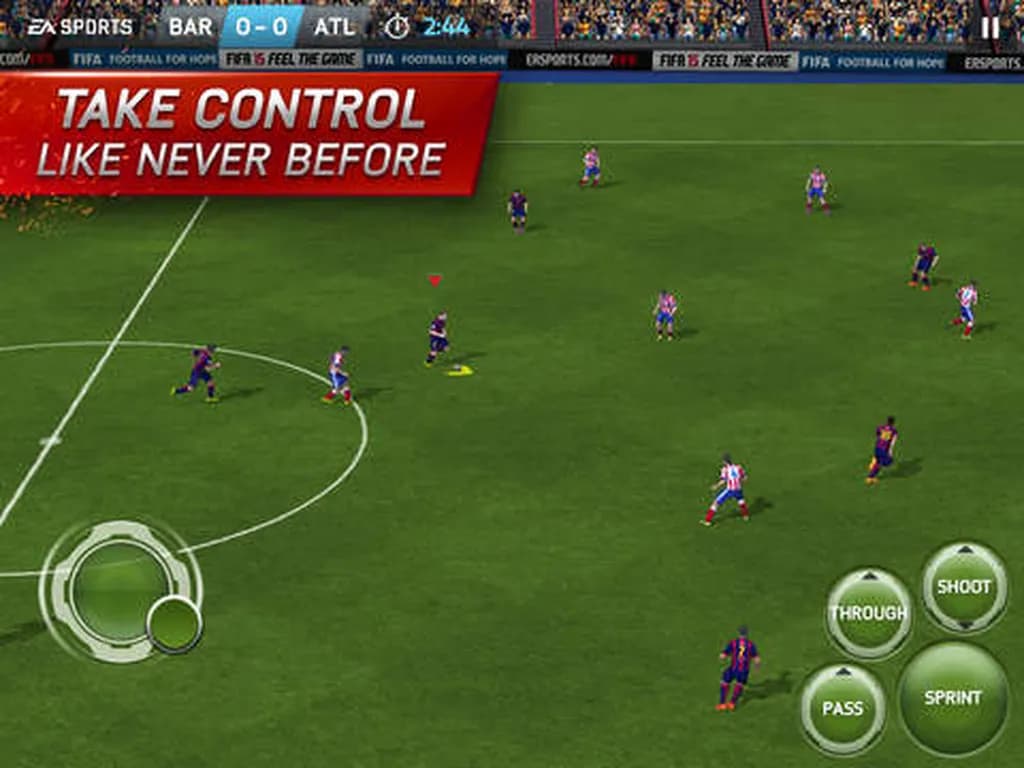
Task: Touch the virtual joystick pad
Action: [121, 591]
